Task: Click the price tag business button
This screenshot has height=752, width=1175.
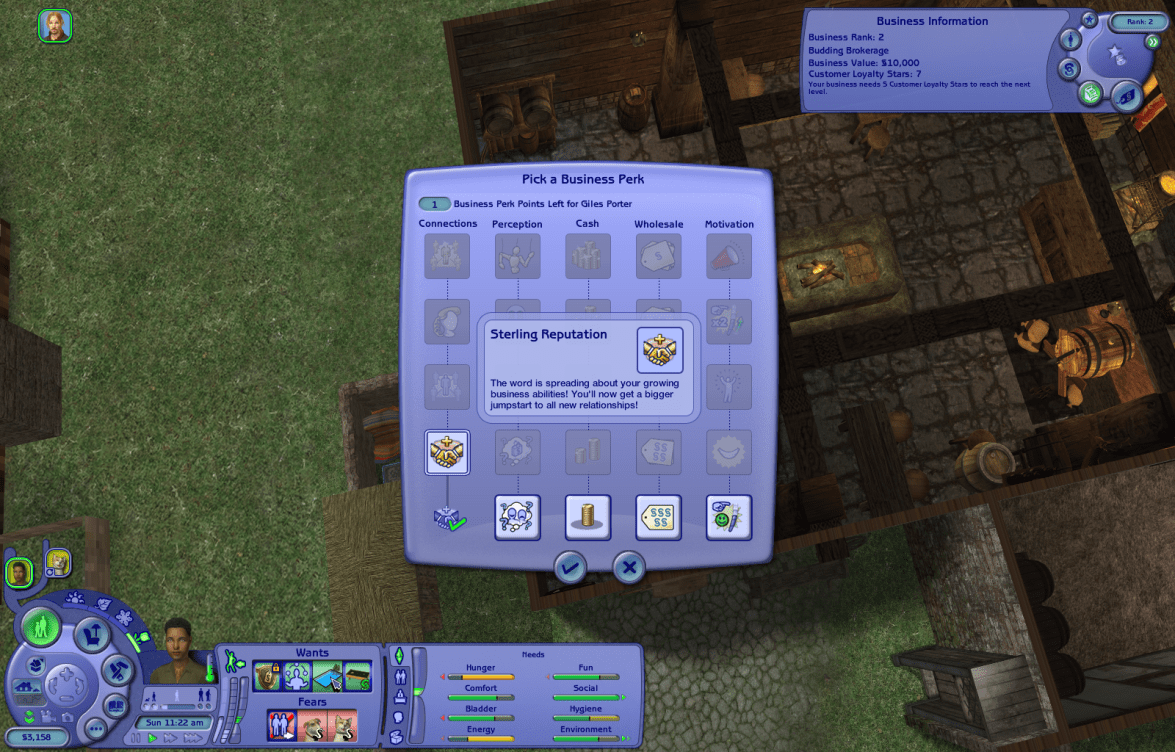Action: coord(1126,95)
